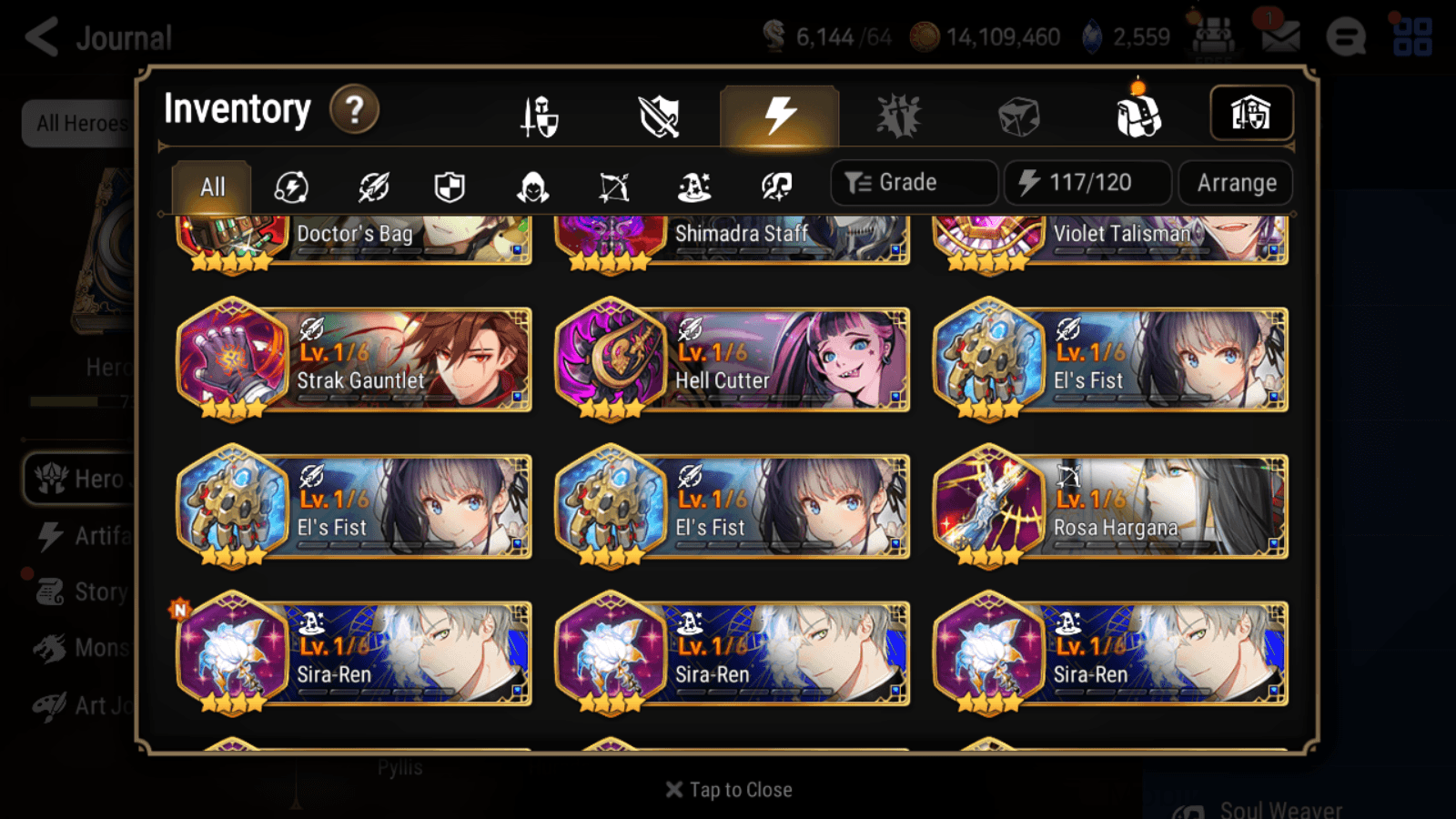Open the crossed-swords gear category

pos(659,114)
